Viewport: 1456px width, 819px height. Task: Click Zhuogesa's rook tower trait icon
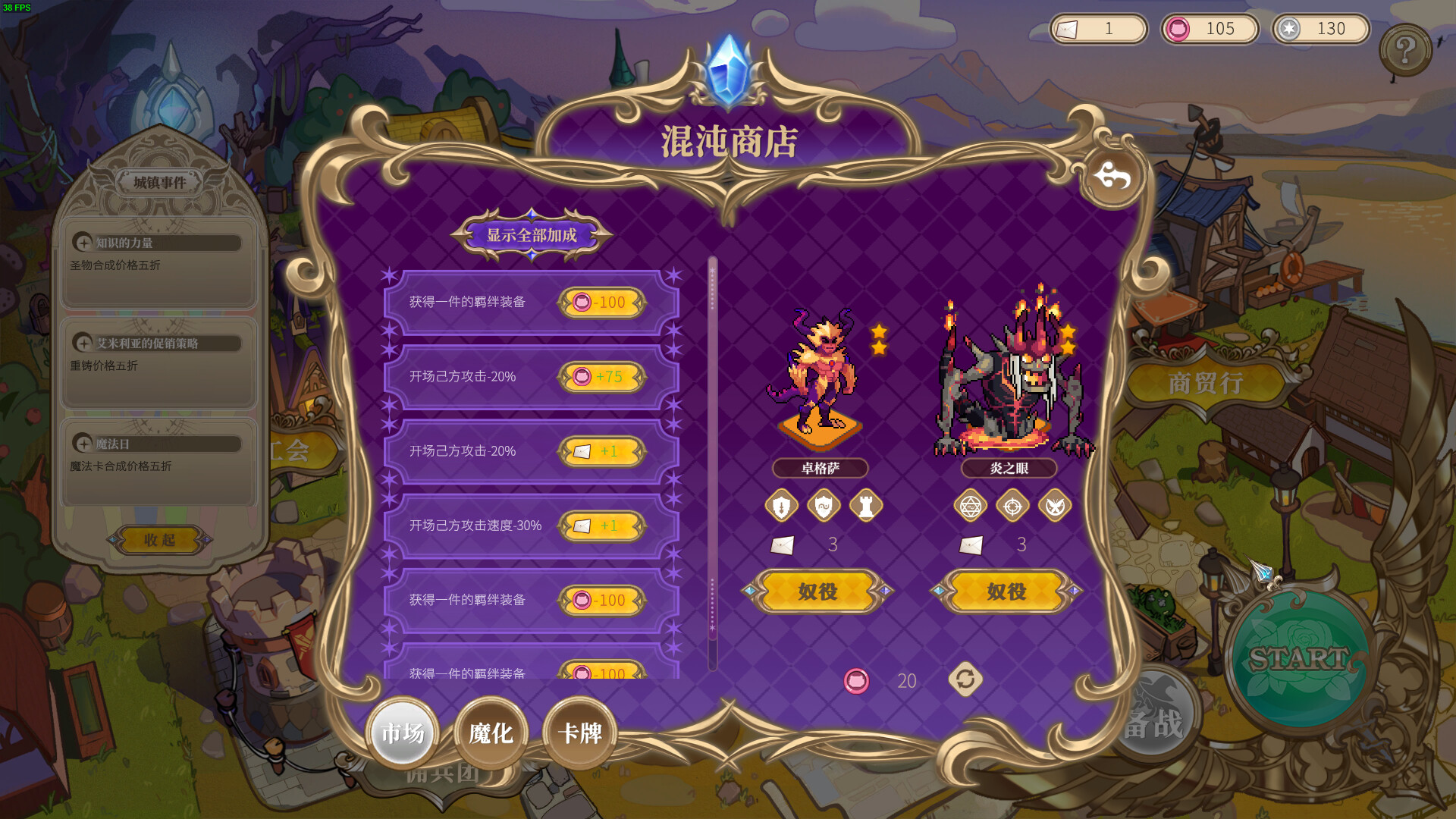[867, 507]
